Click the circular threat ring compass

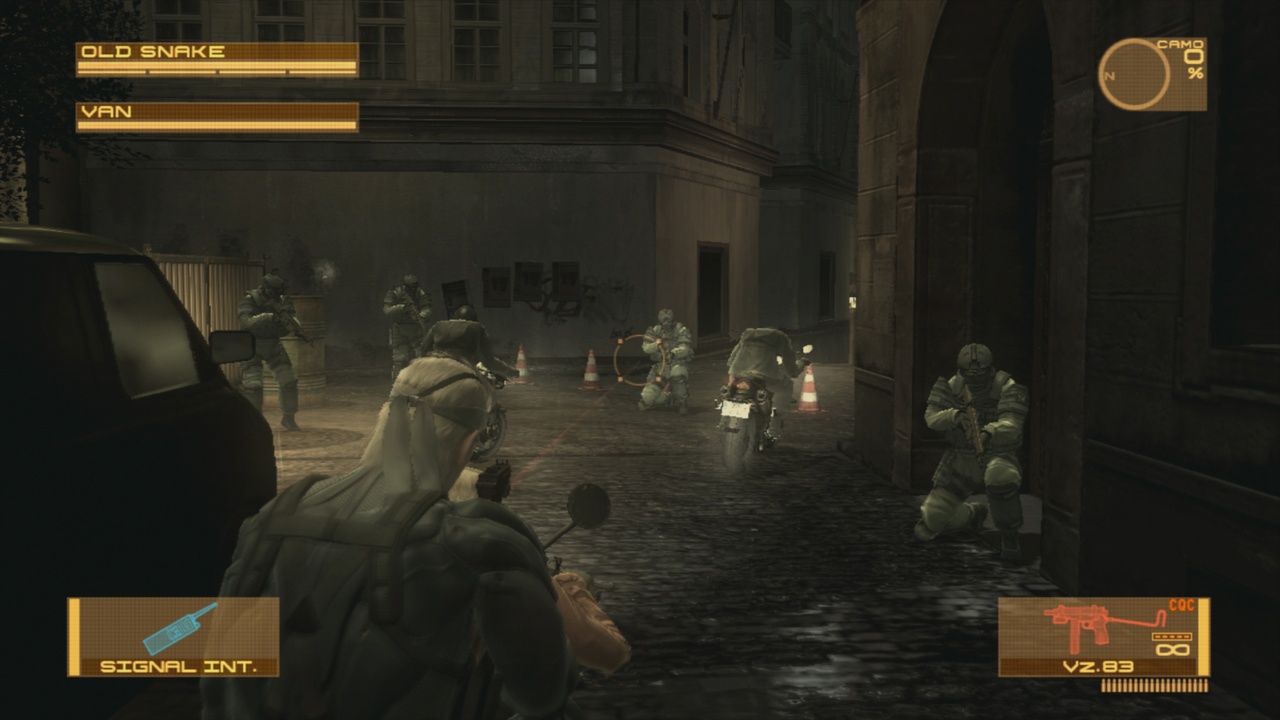pyautogui.click(x=1134, y=72)
